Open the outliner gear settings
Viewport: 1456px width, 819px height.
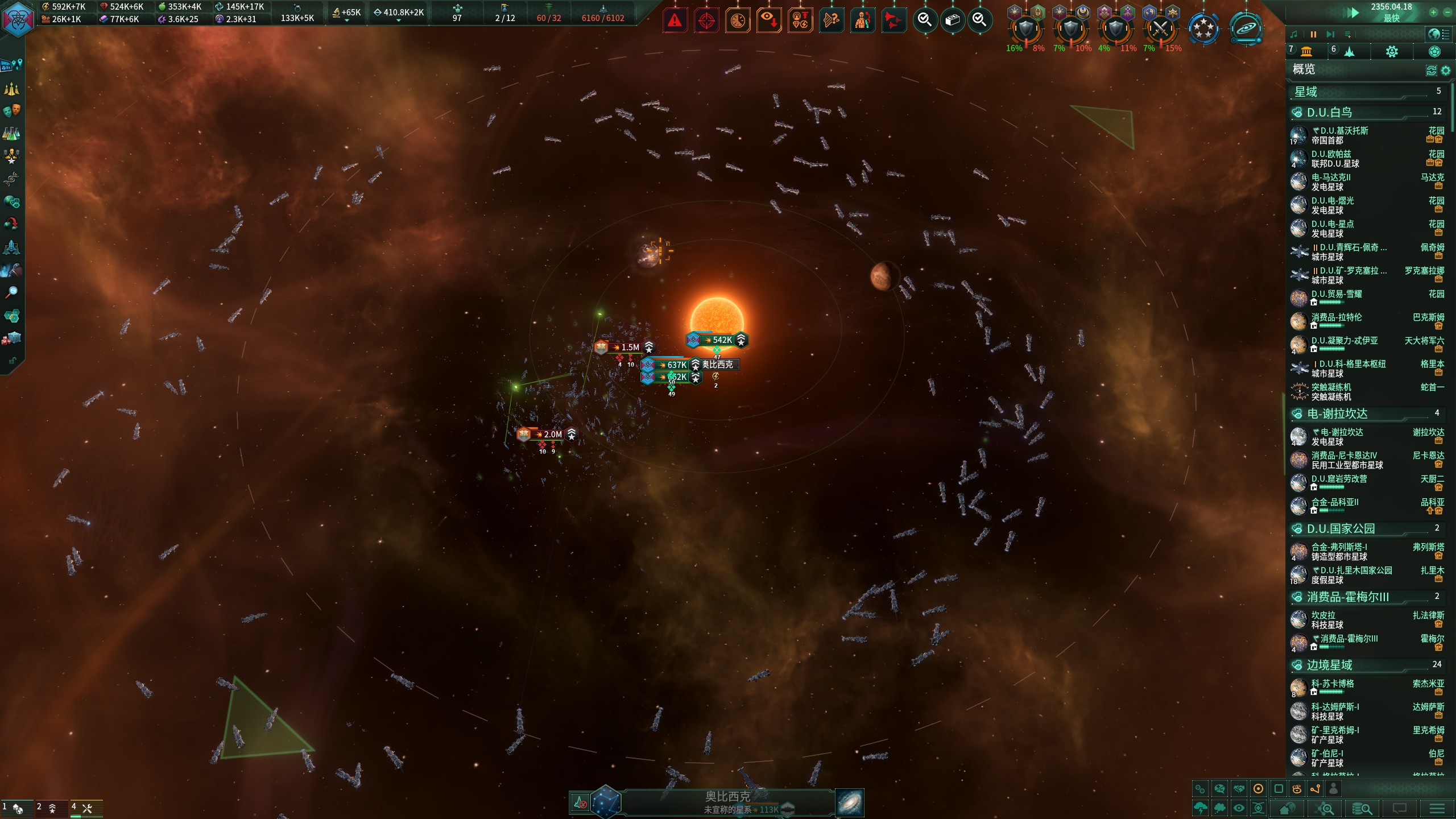(1445, 70)
